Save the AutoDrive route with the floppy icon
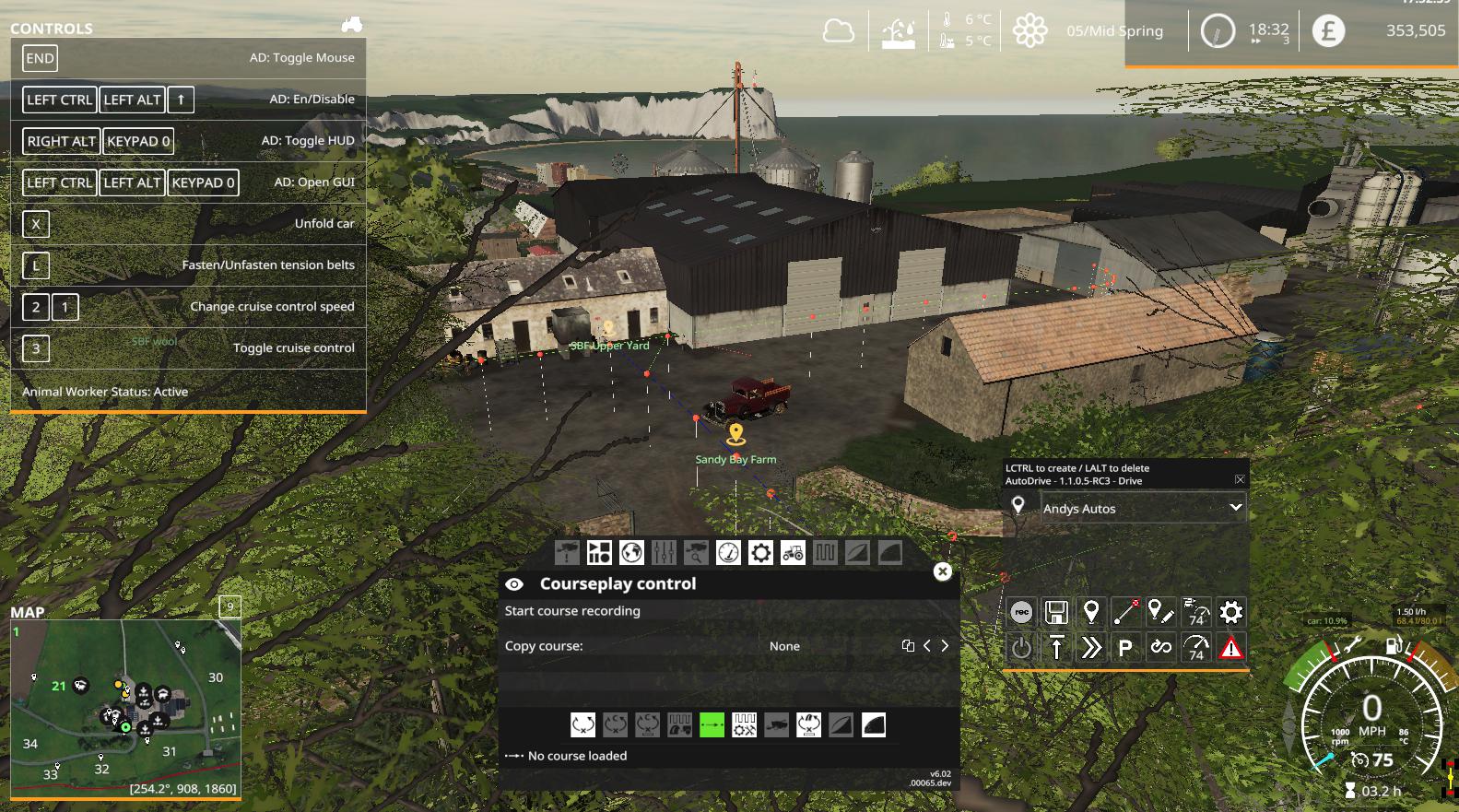 (x=1056, y=611)
